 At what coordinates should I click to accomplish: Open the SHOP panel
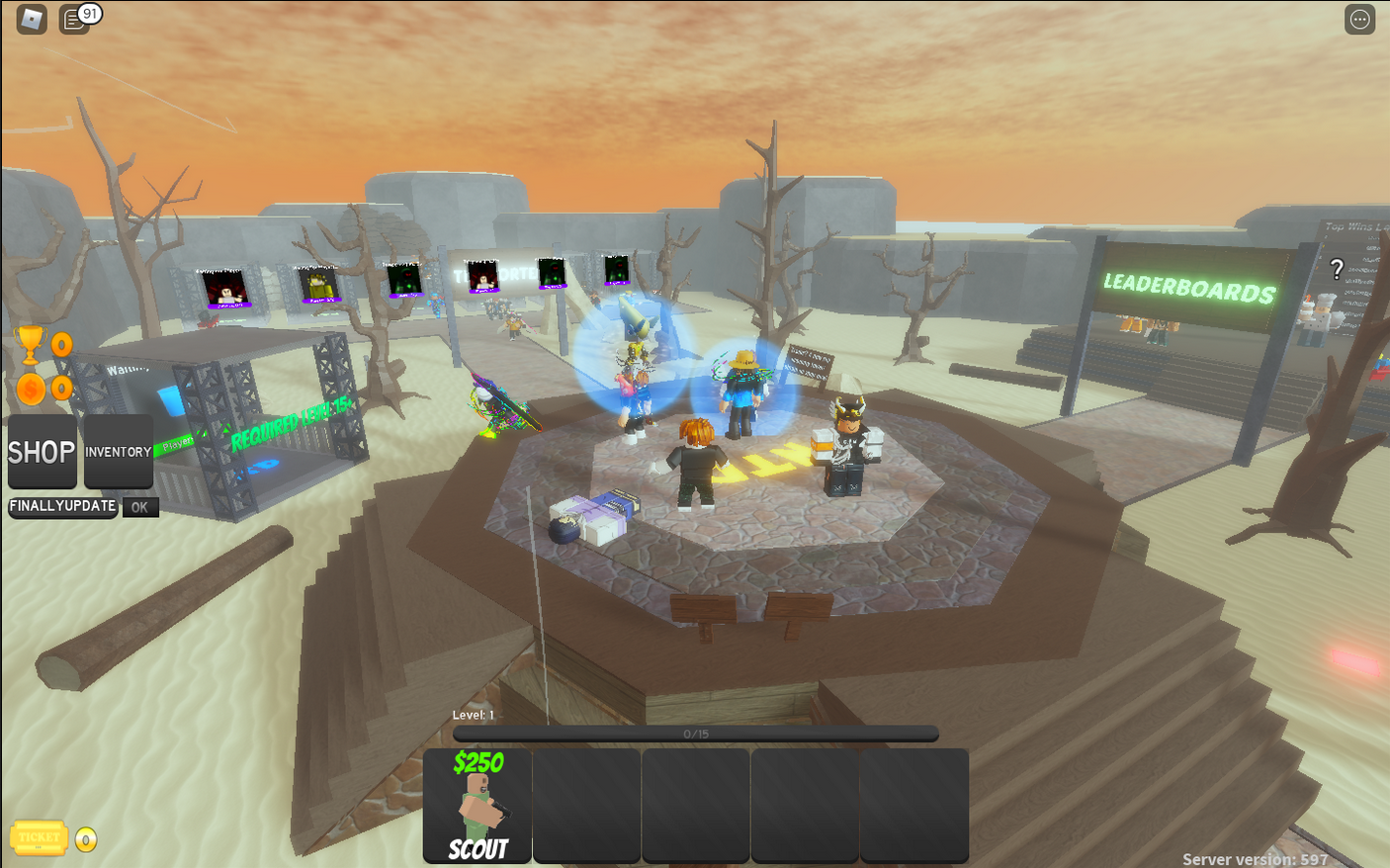click(x=42, y=452)
